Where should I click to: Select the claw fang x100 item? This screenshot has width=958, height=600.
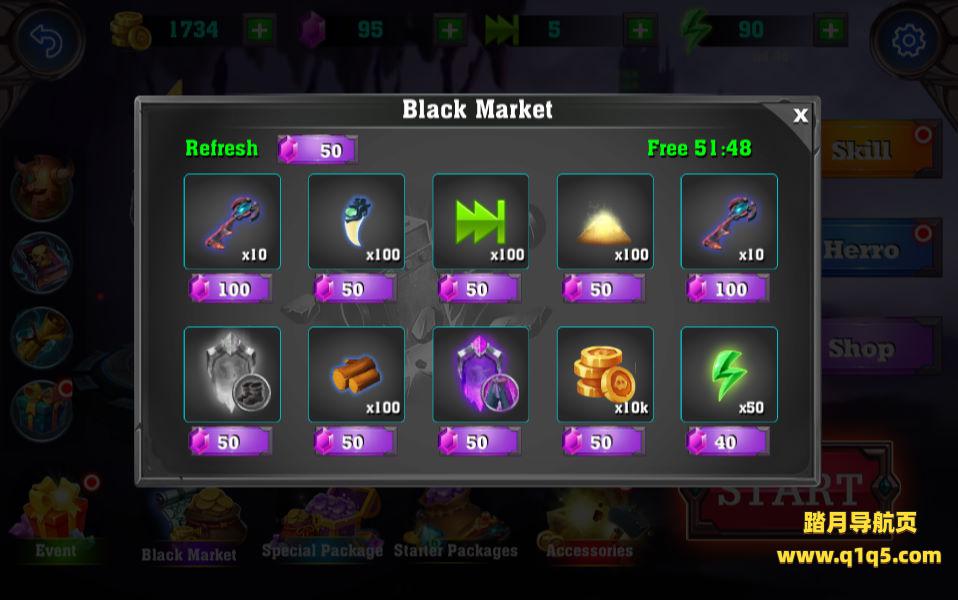coord(356,221)
